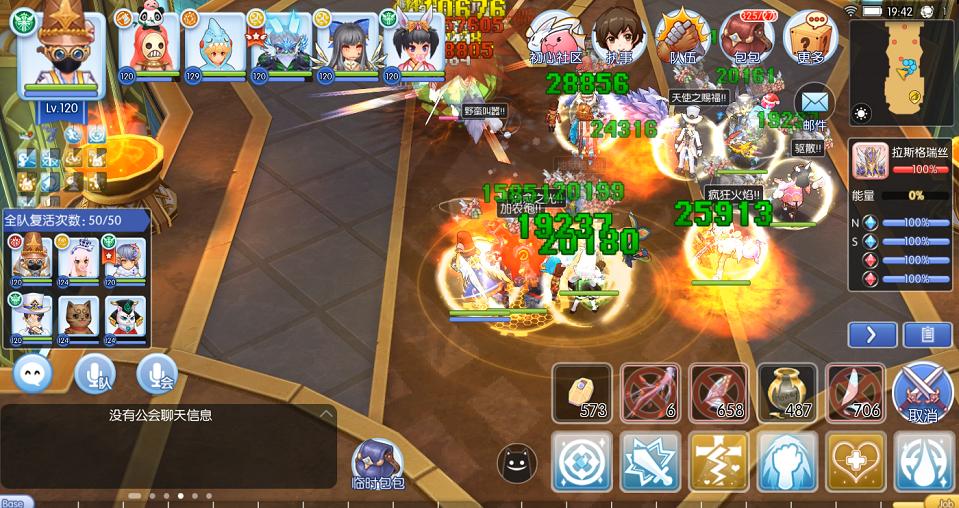Open the 初心社区 community menu
The height and width of the screenshot is (508, 959).
click(556, 37)
